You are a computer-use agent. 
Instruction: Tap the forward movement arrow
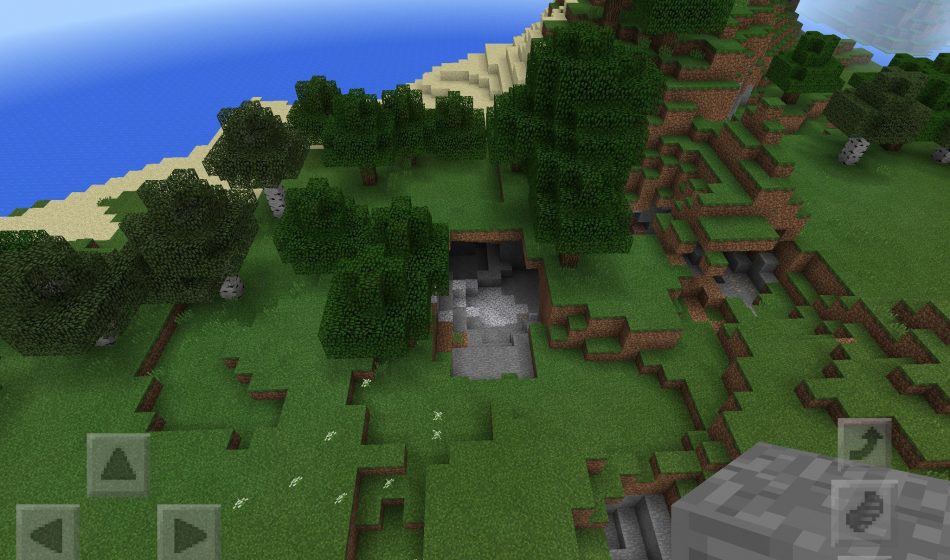point(118,464)
